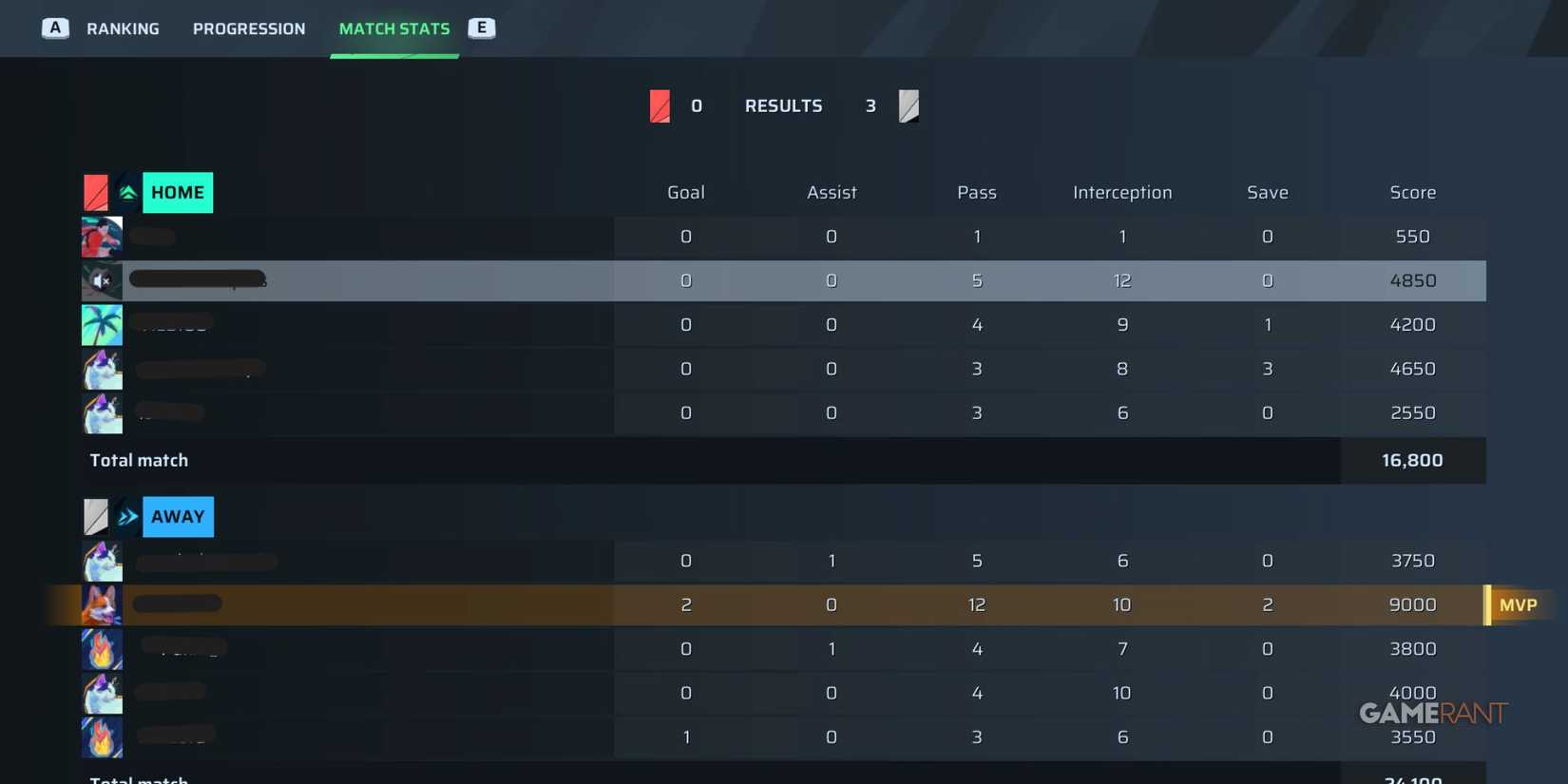Click the E button icon beside Match Stats

coord(482,29)
